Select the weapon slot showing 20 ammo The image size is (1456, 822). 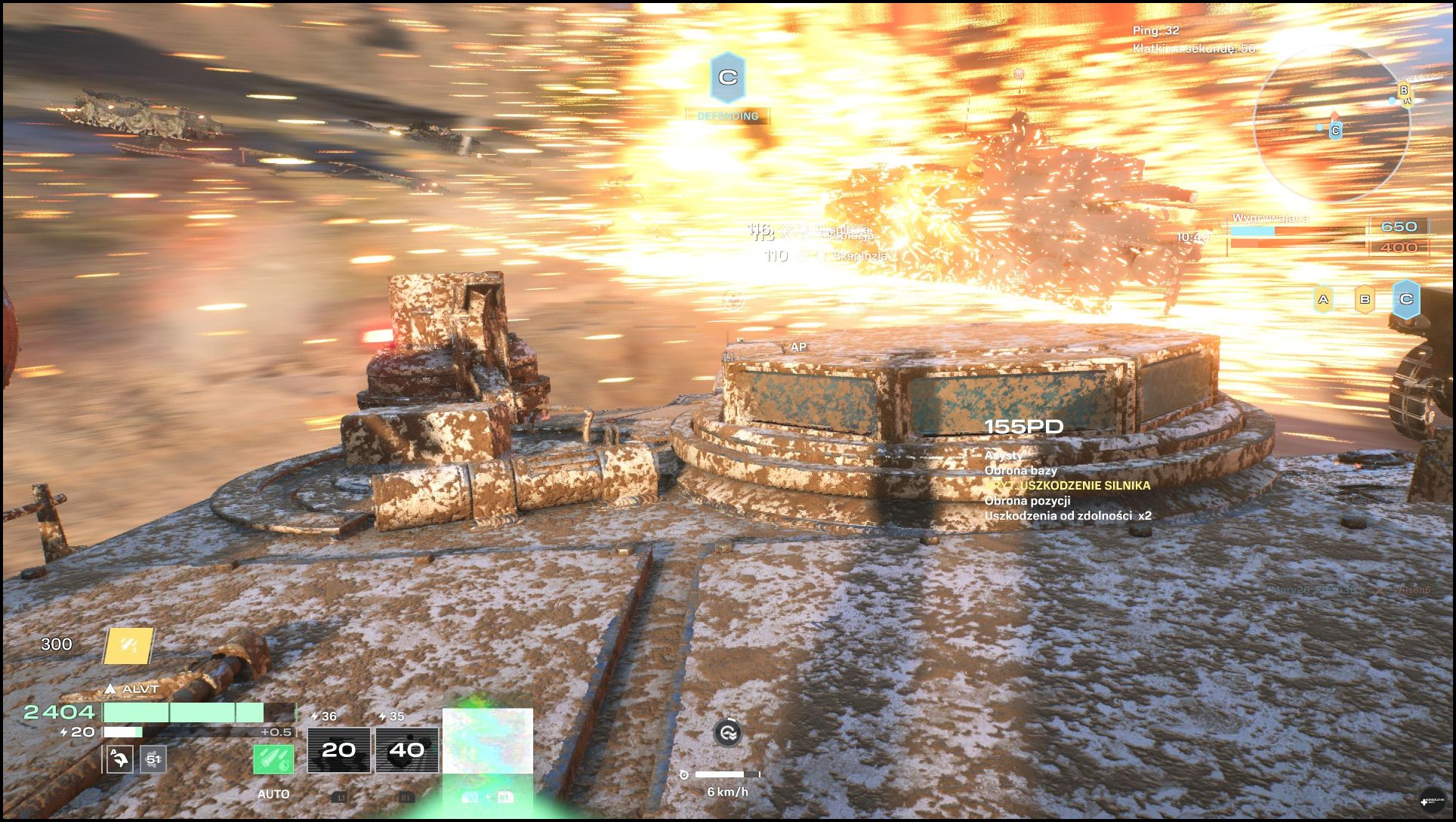[339, 749]
